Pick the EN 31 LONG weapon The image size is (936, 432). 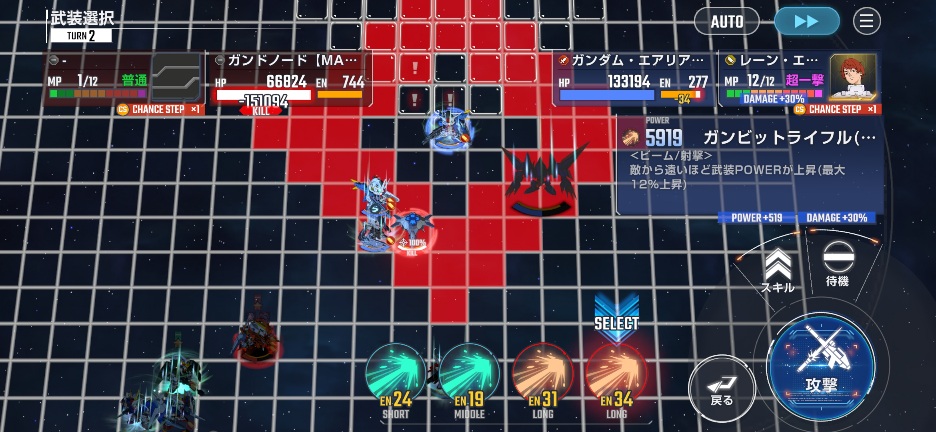pyautogui.click(x=542, y=378)
